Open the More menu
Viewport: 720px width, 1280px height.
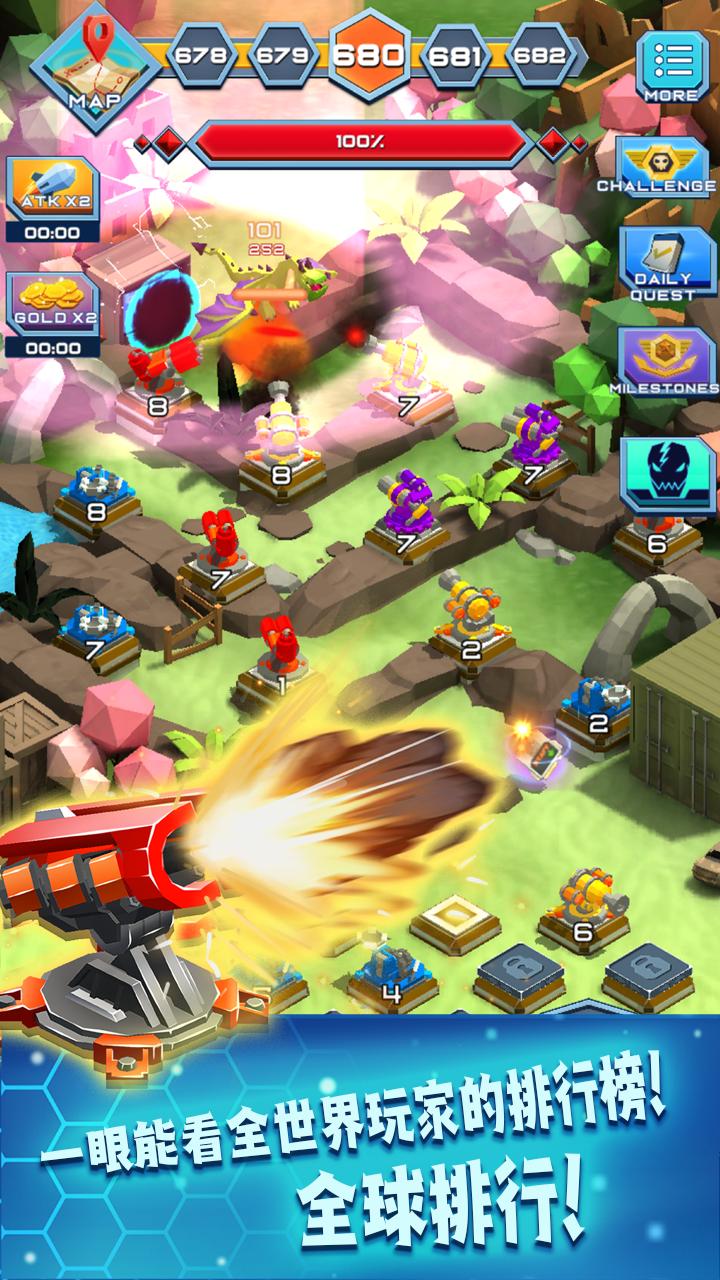click(x=672, y=66)
